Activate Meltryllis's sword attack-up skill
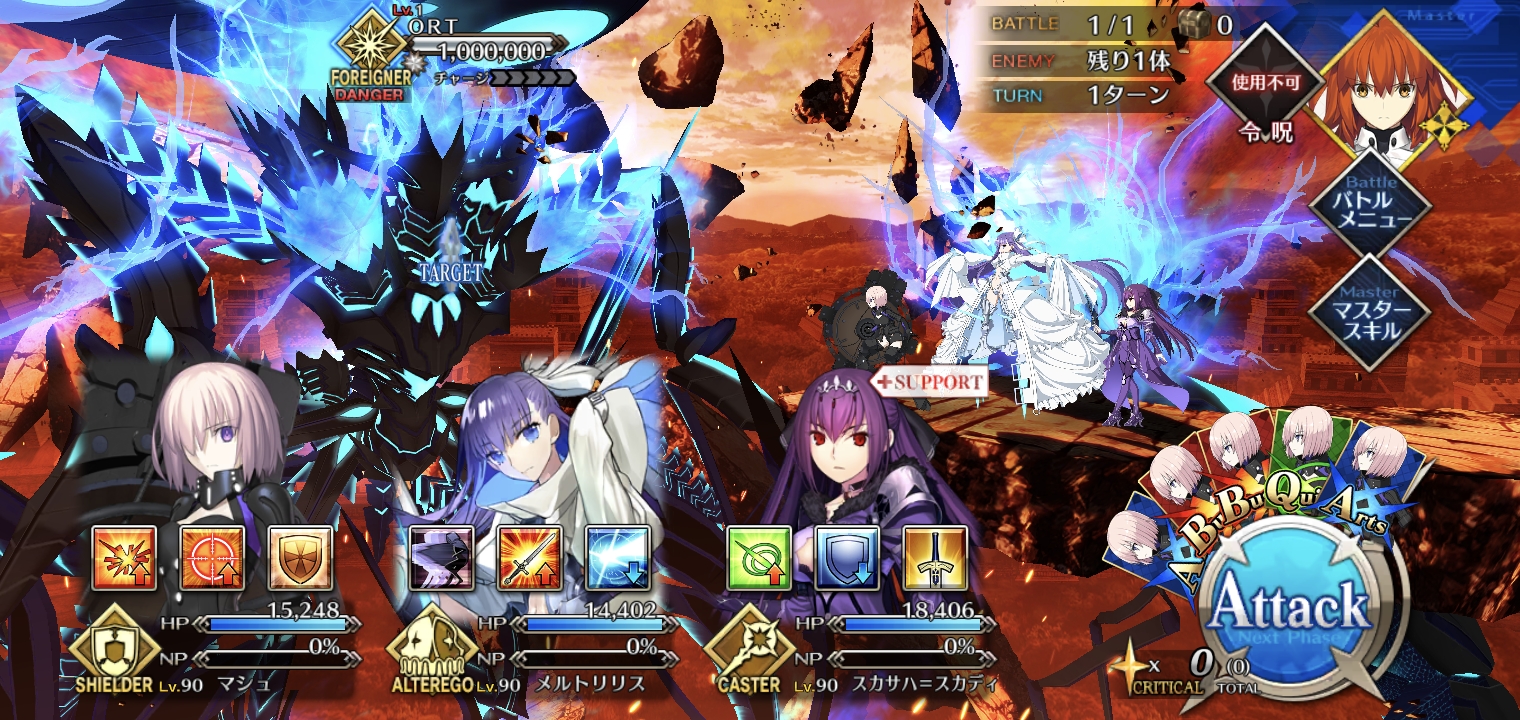Screen dimensions: 1520x720 (530, 557)
